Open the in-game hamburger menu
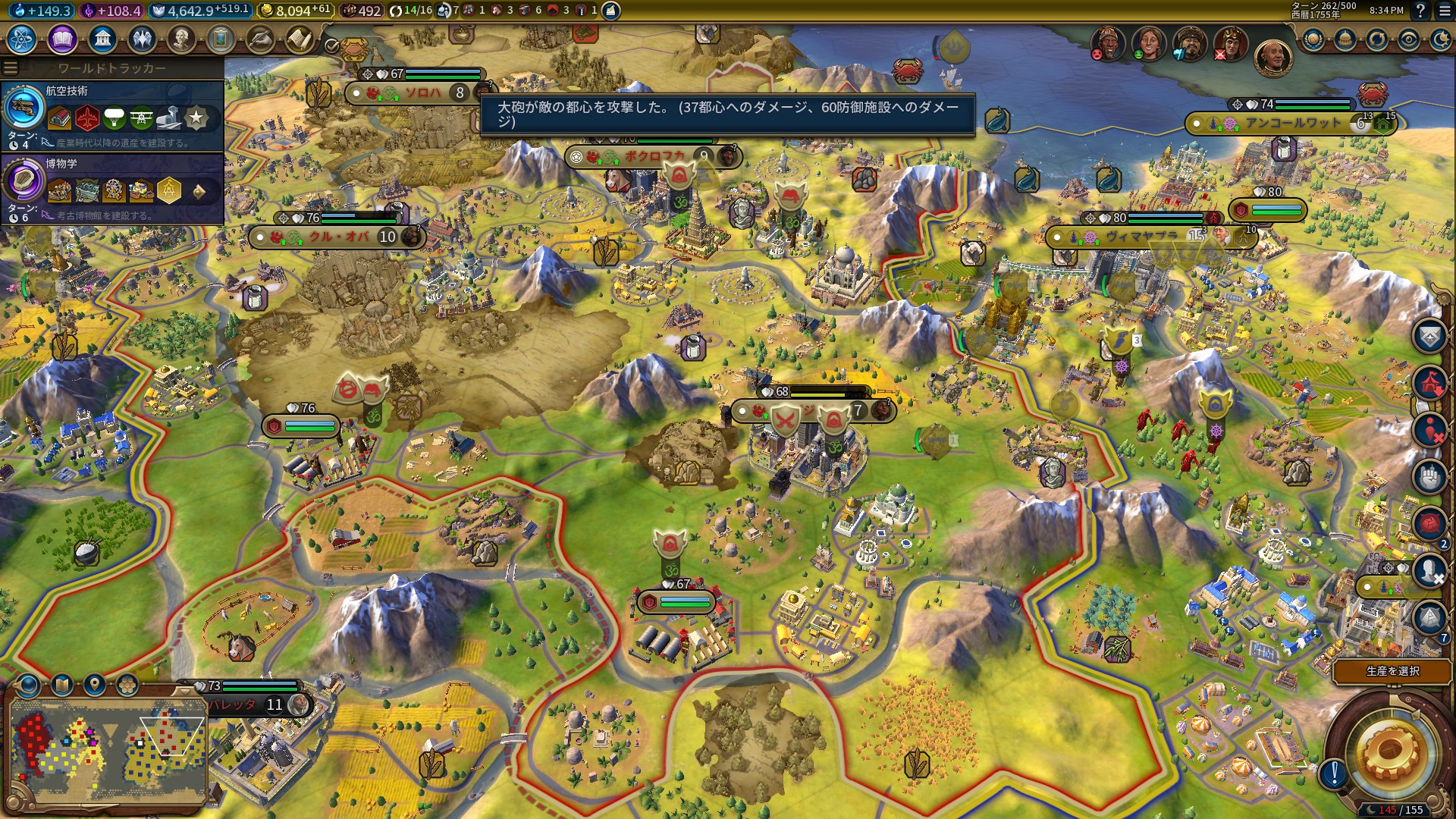 pos(1444,11)
